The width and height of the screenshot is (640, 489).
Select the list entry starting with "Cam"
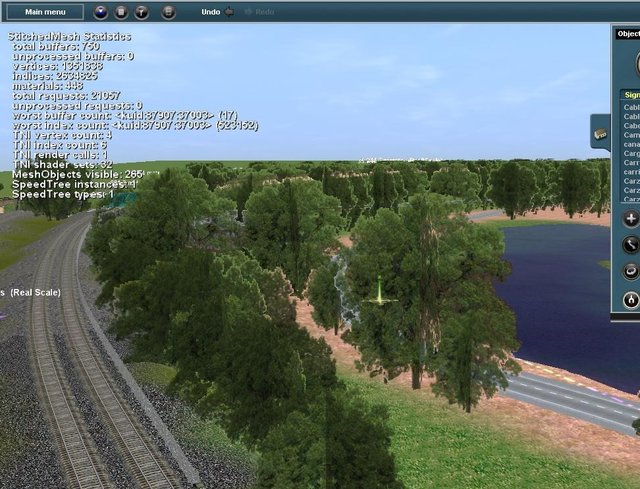tap(632, 134)
